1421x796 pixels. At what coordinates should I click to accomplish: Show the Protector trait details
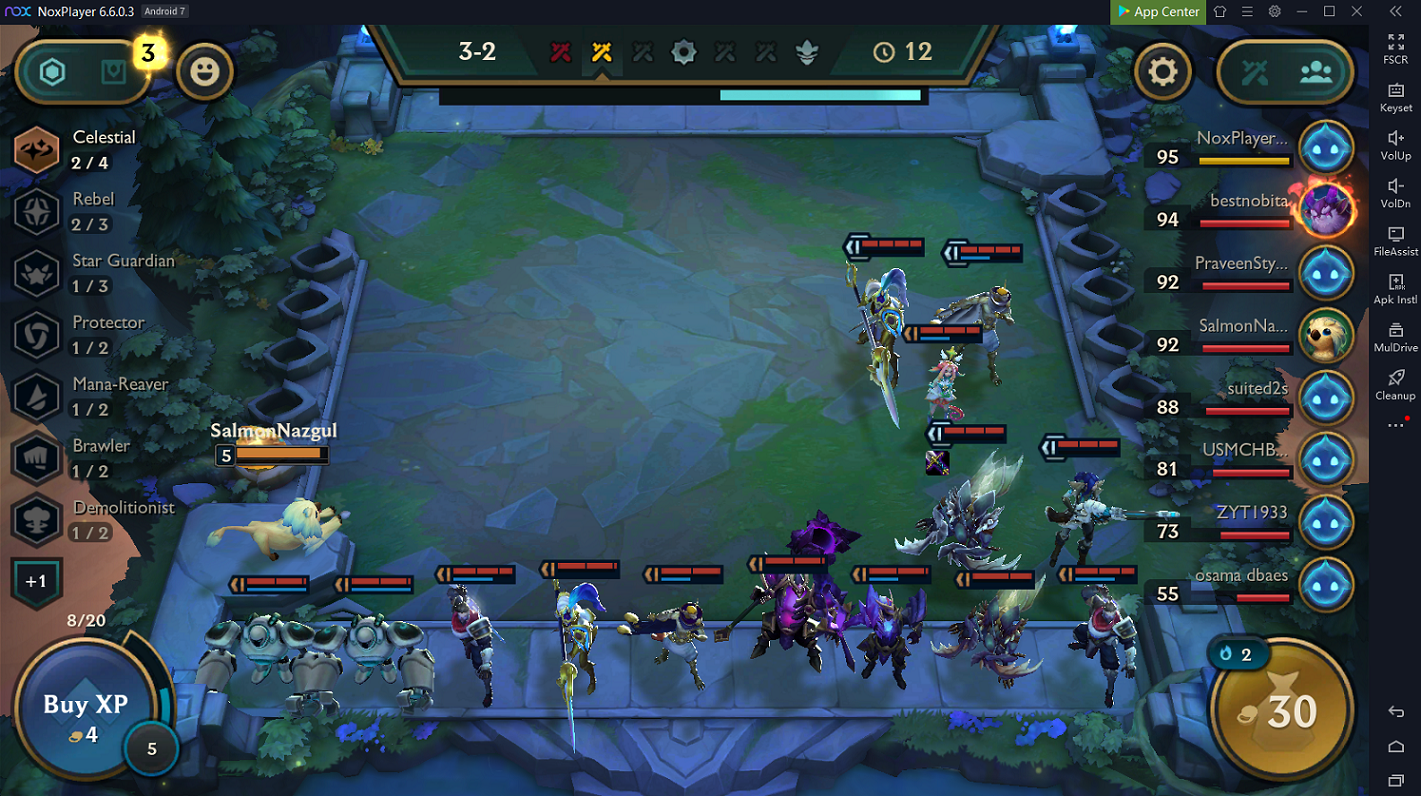(36, 336)
